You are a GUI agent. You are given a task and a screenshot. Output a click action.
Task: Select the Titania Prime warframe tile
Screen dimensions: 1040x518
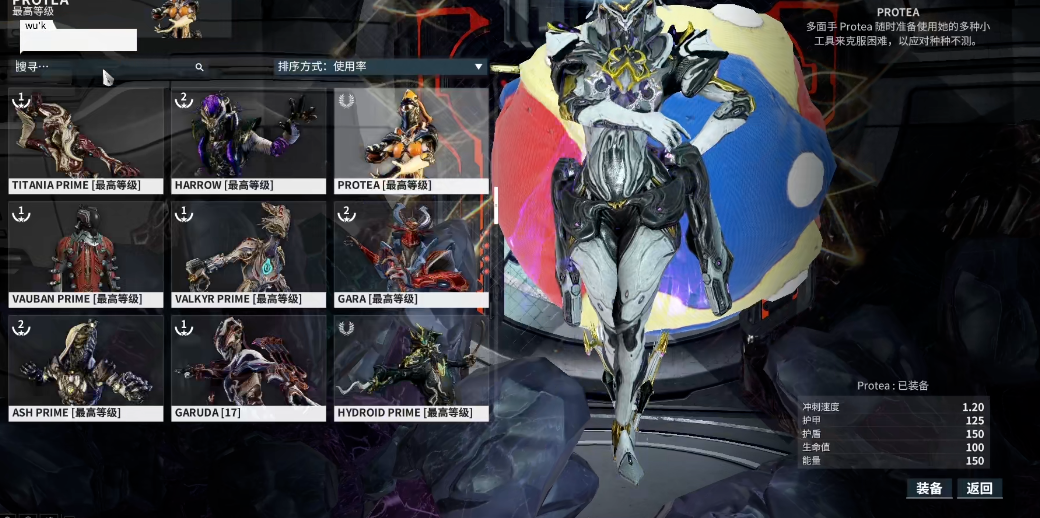click(x=86, y=140)
